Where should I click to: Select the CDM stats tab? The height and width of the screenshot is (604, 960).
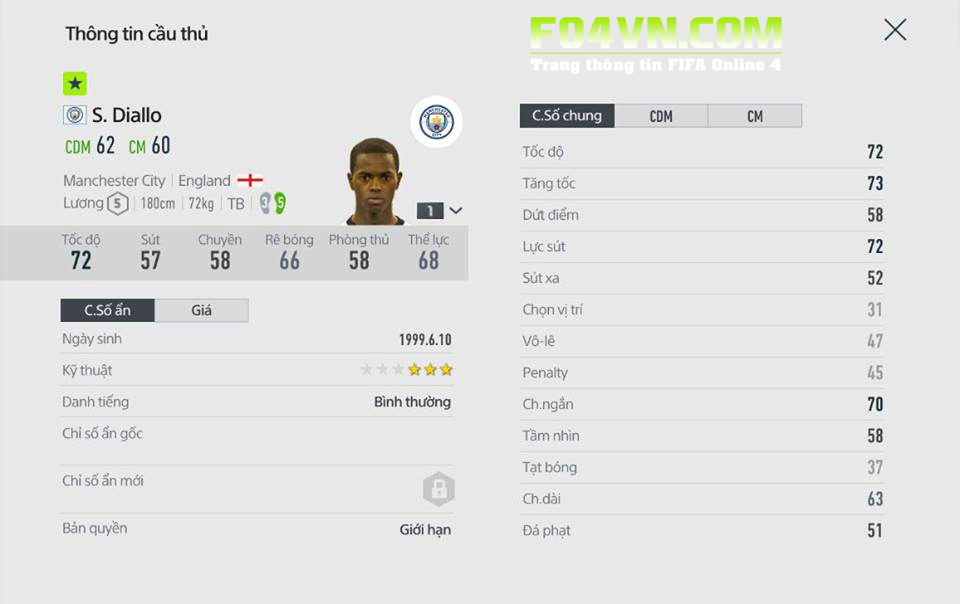point(661,116)
